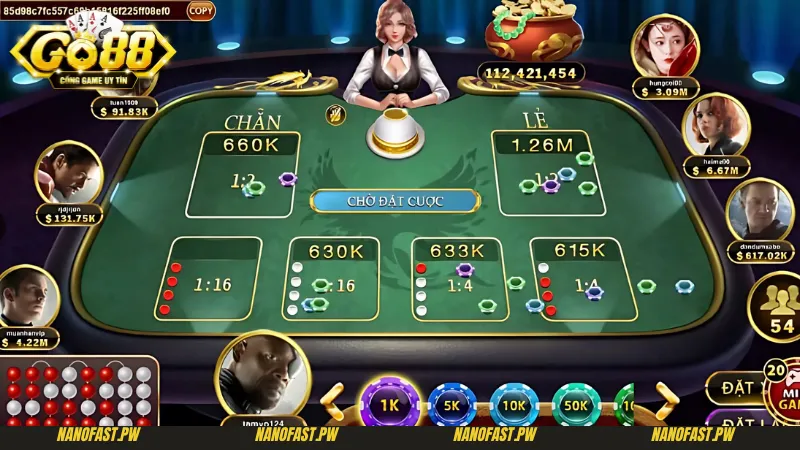Show previous chips with the left arrow
The image size is (800, 450).
[x=335, y=402]
